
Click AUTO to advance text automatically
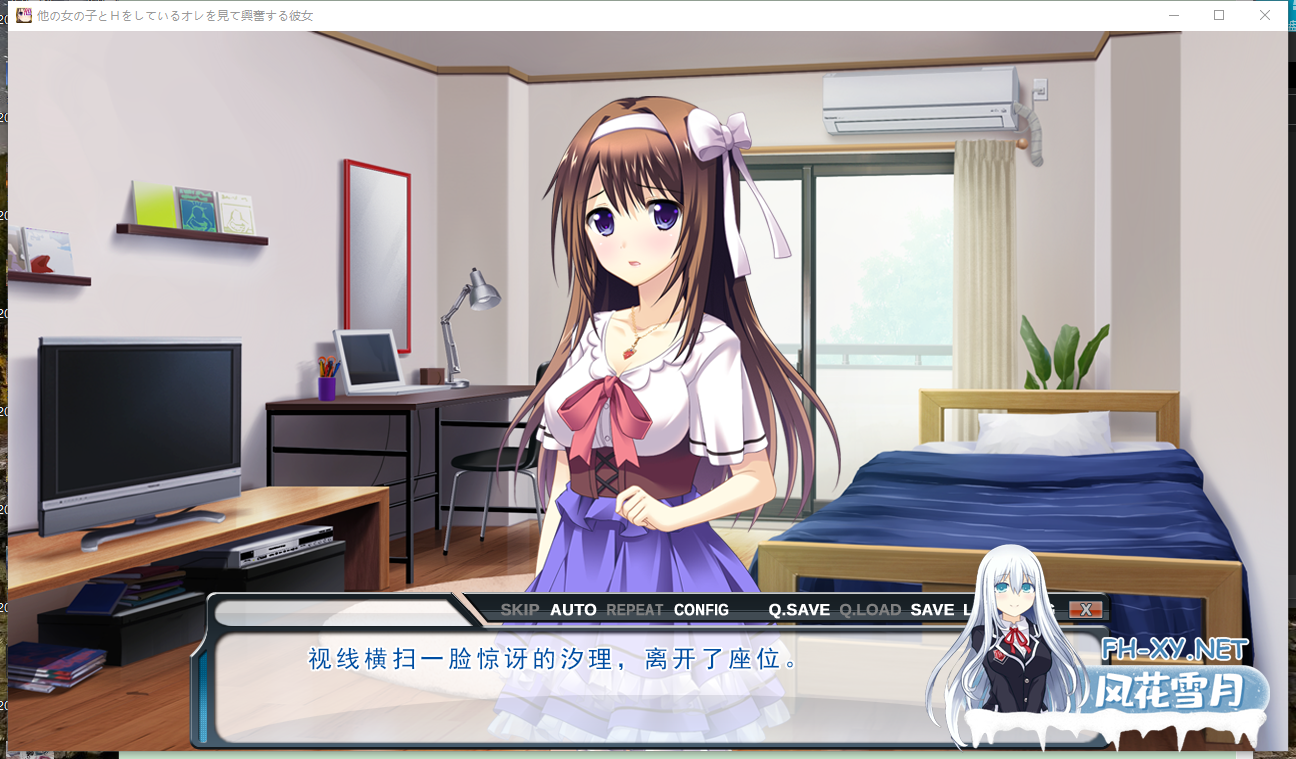point(572,609)
